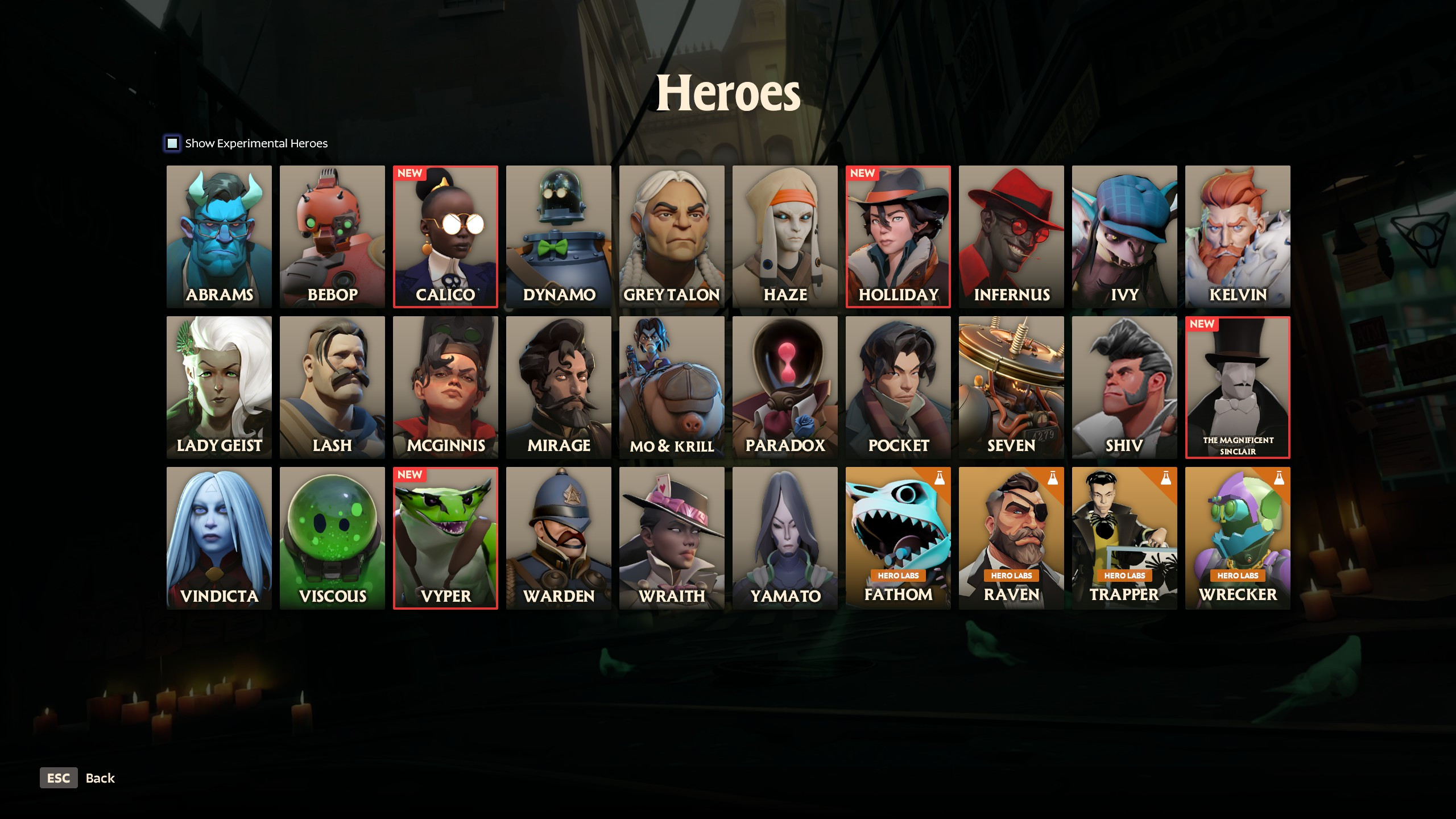Select the hero Paradox
Viewport: 1456px width, 819px height.
point(785,387)
